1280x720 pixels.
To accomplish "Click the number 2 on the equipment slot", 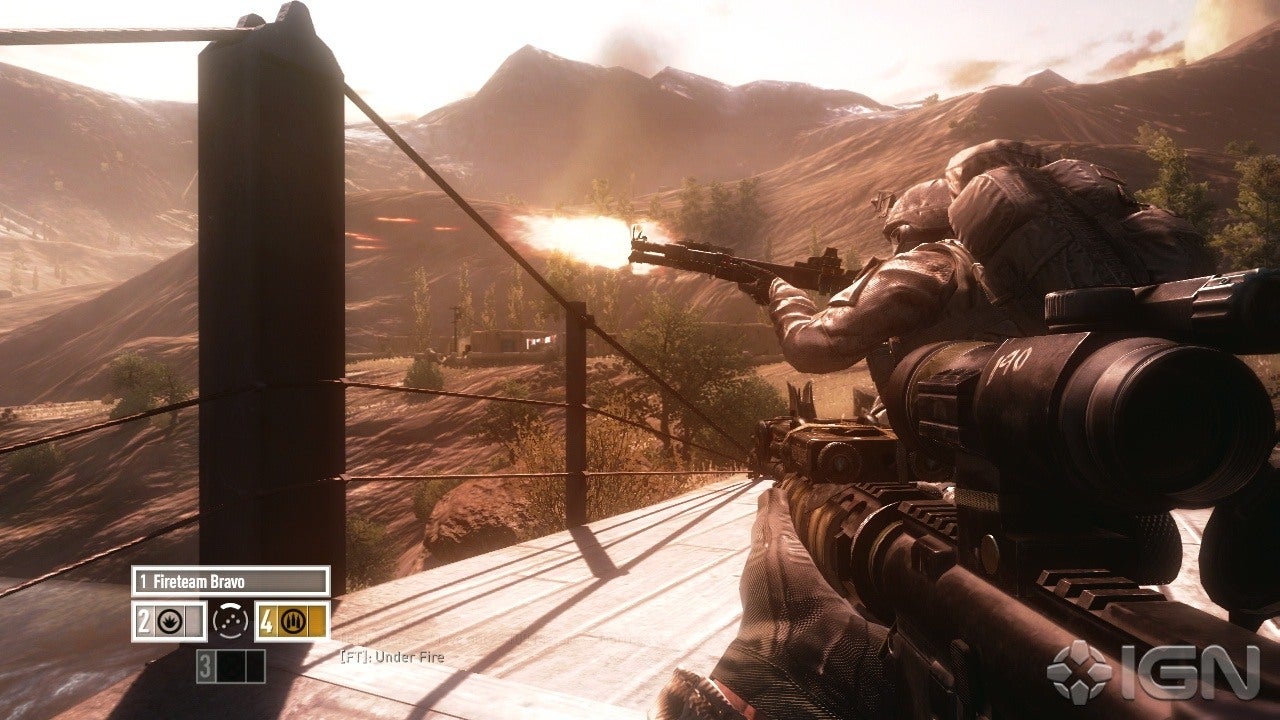I will click(144, 620).
